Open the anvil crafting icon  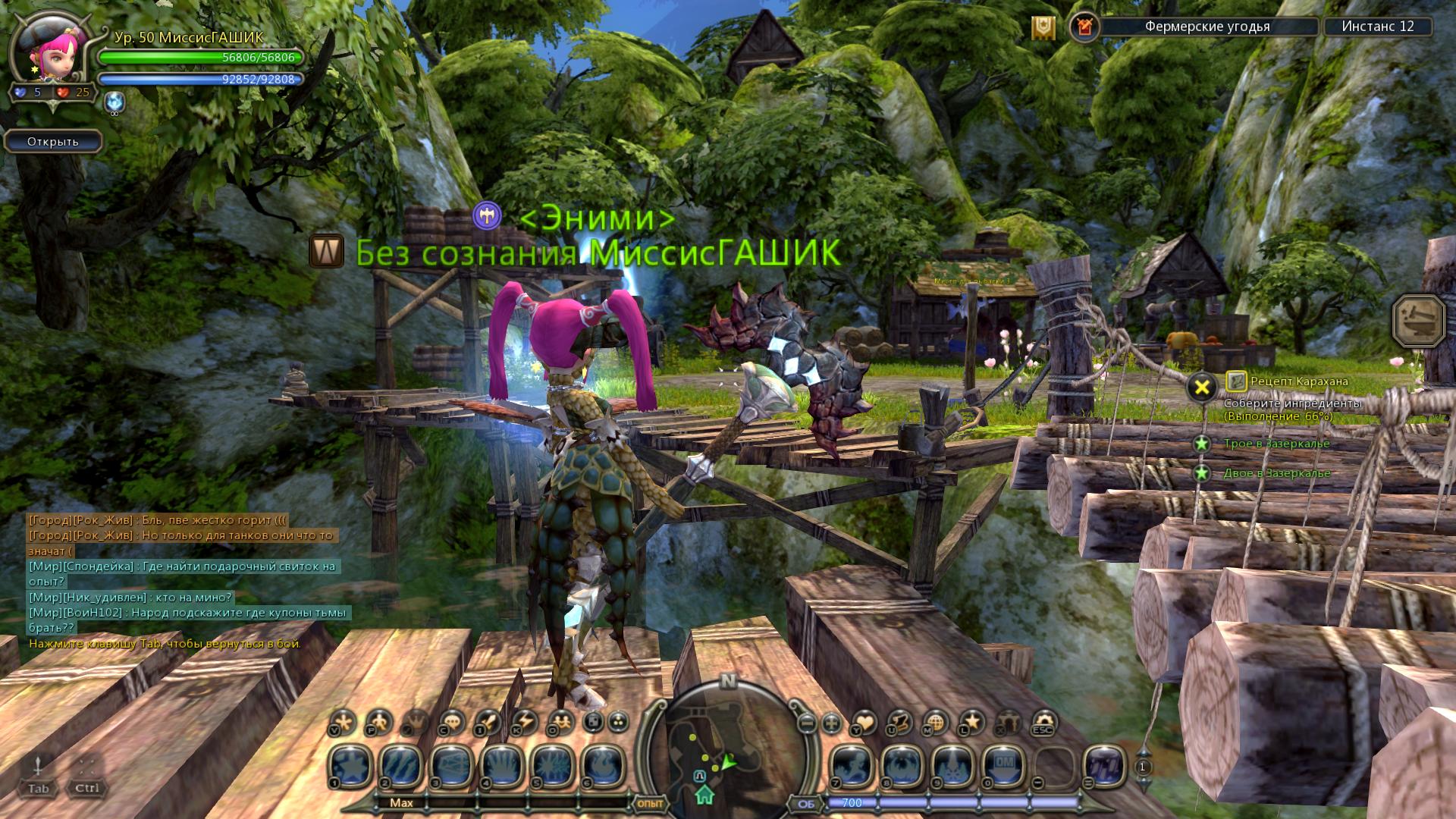coord(1418,321)
